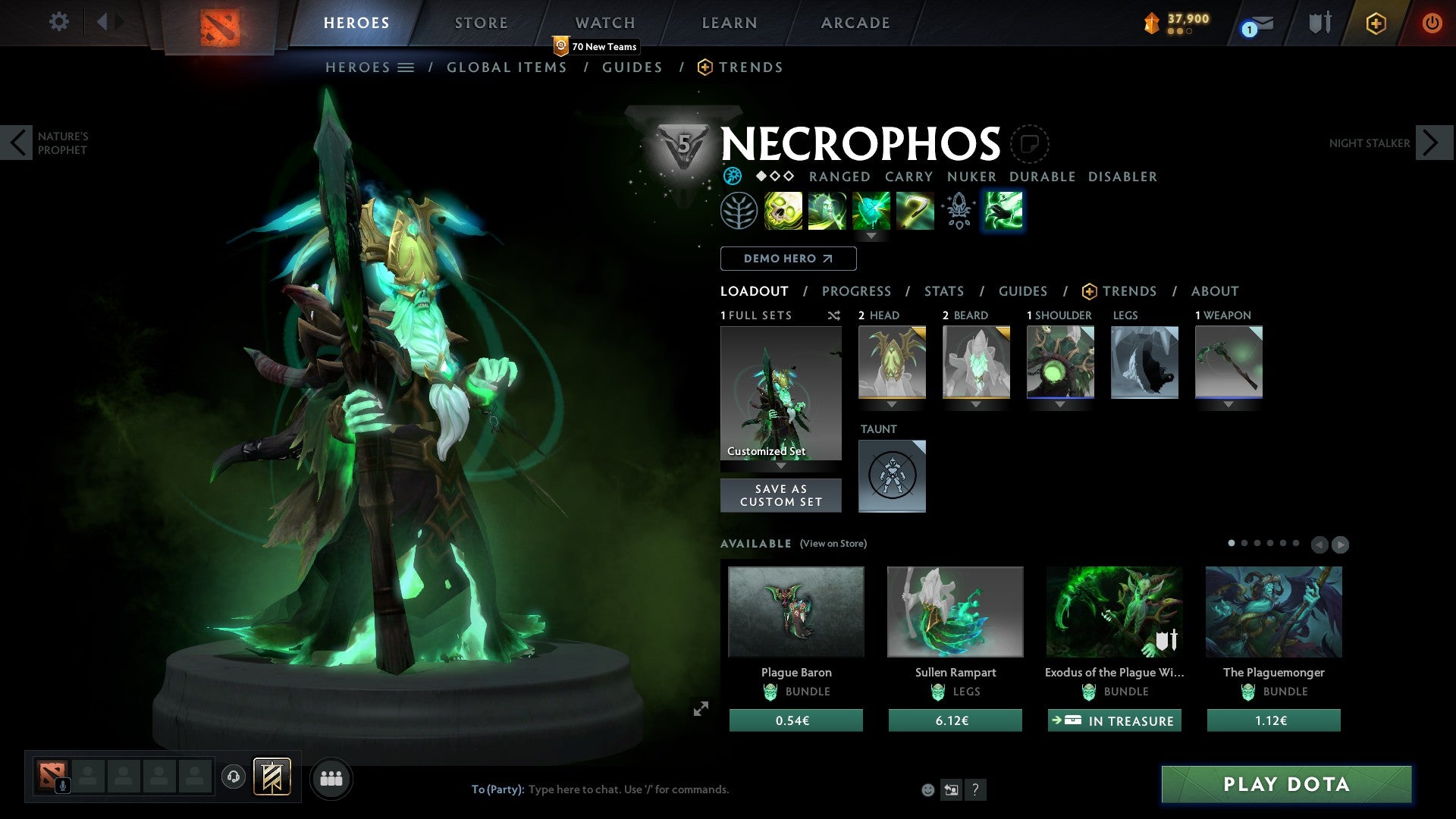Viewport: 1456px width, 819px height.
Task: Switch to the Stats hero tab
Action: (x=943, y=291)
